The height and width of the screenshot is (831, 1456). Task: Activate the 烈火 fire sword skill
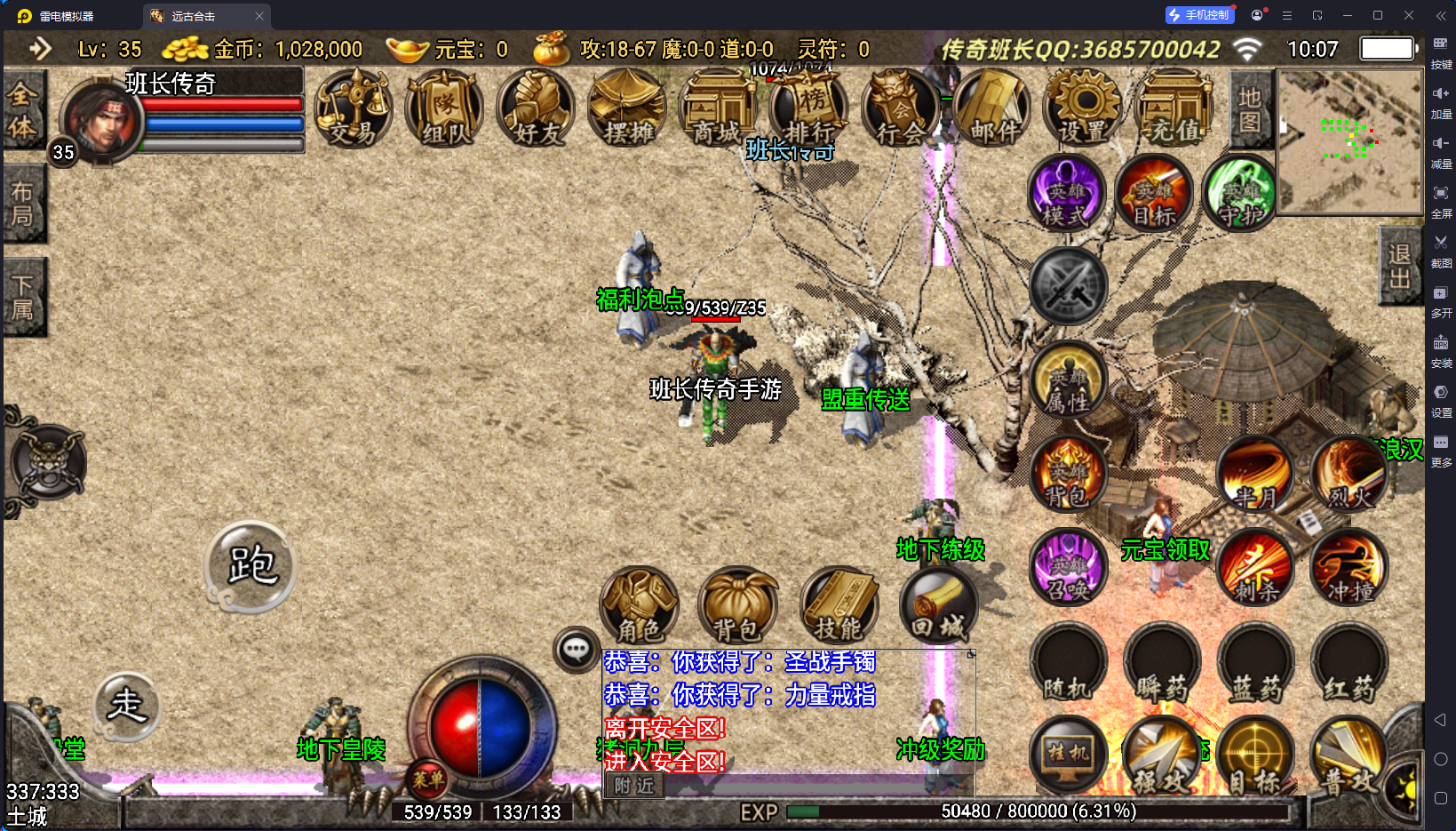point(1349,475)
